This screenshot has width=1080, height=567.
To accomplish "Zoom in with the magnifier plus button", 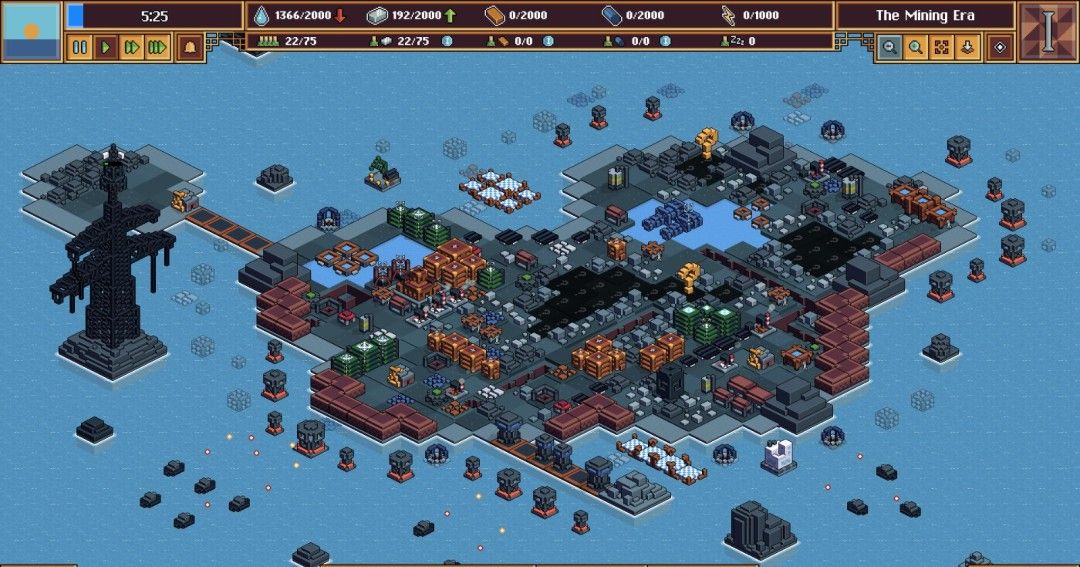I will [x=915, y=47].
